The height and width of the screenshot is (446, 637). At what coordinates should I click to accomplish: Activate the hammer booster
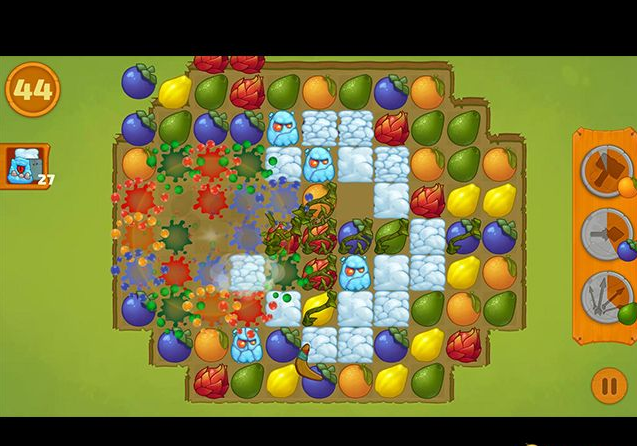pos(606,170)
